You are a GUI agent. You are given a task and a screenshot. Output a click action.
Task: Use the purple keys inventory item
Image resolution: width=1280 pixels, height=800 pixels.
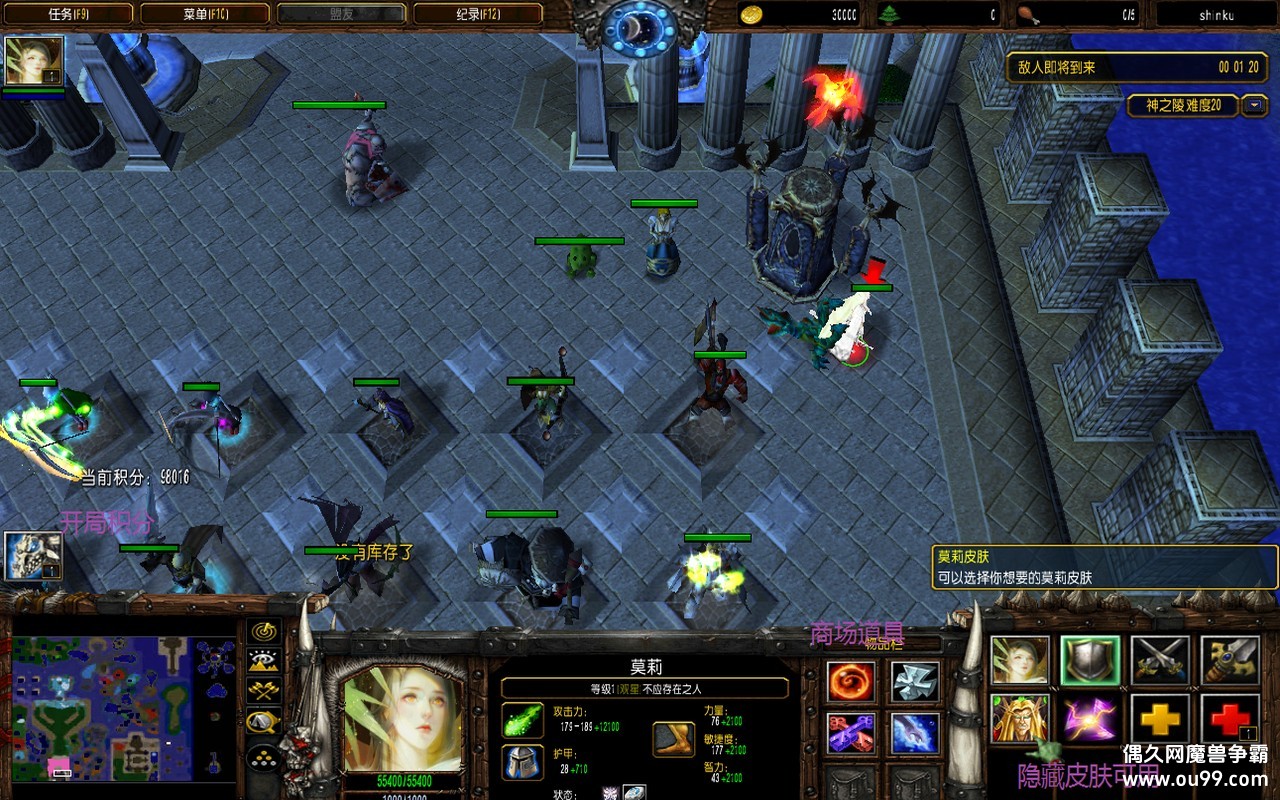click(x=851, y=733)
